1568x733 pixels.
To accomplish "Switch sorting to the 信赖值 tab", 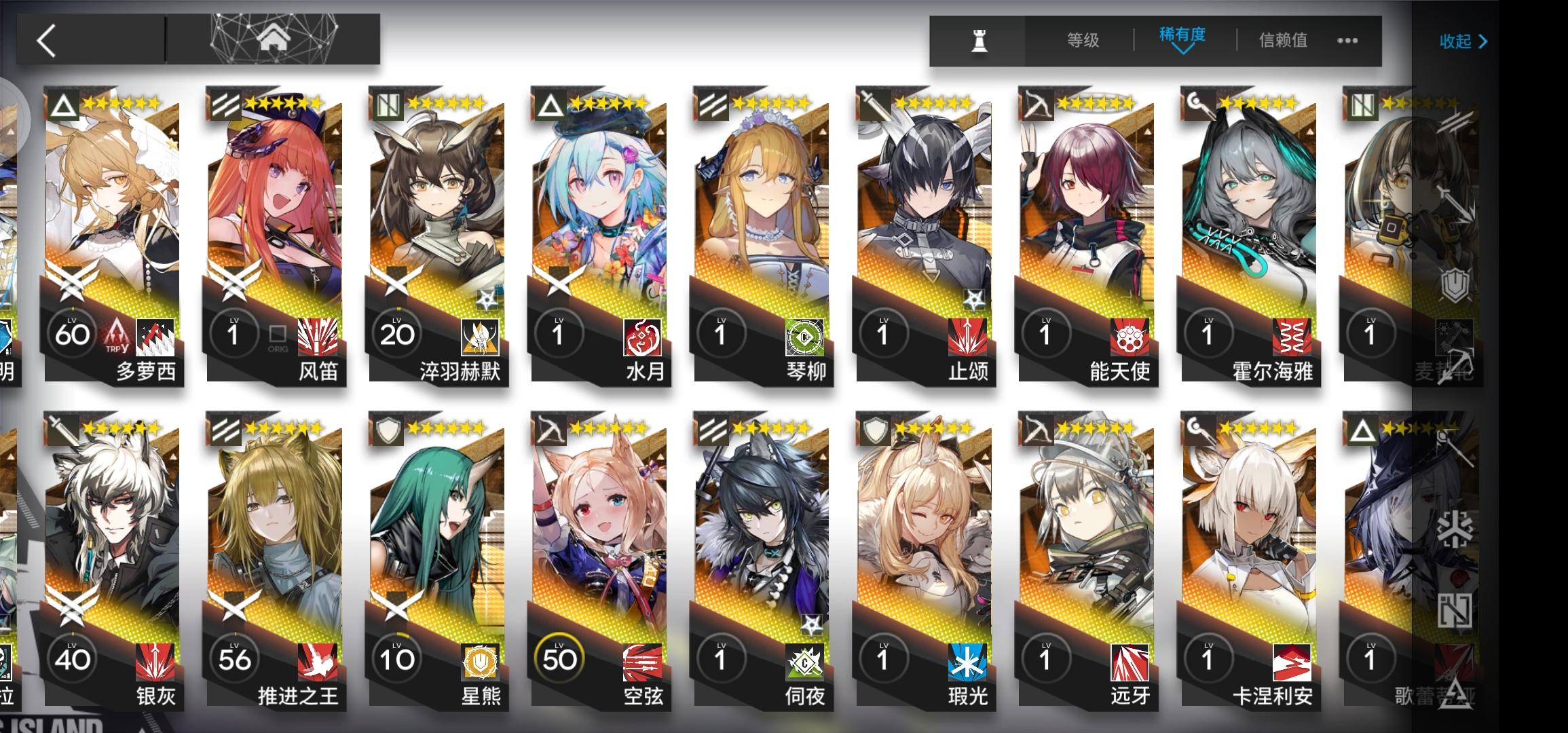I will (1282, 41).
